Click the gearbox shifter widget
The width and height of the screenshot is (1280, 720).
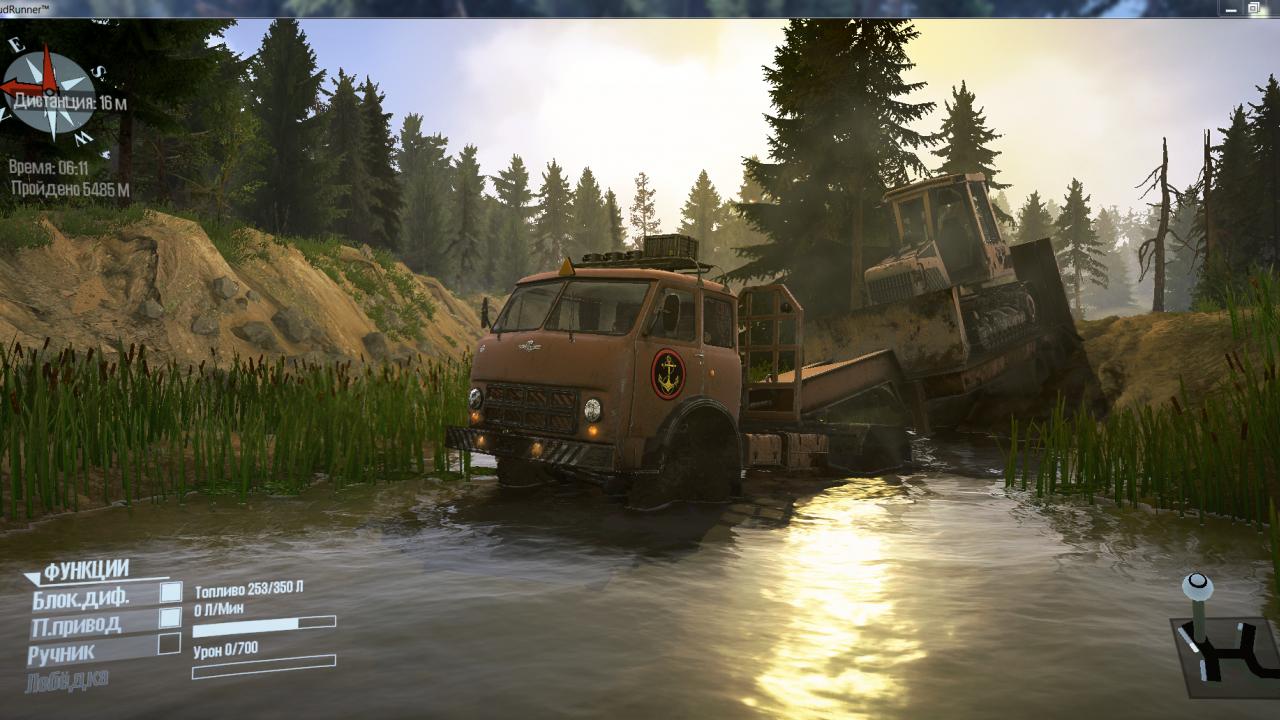pos(1219,638)
